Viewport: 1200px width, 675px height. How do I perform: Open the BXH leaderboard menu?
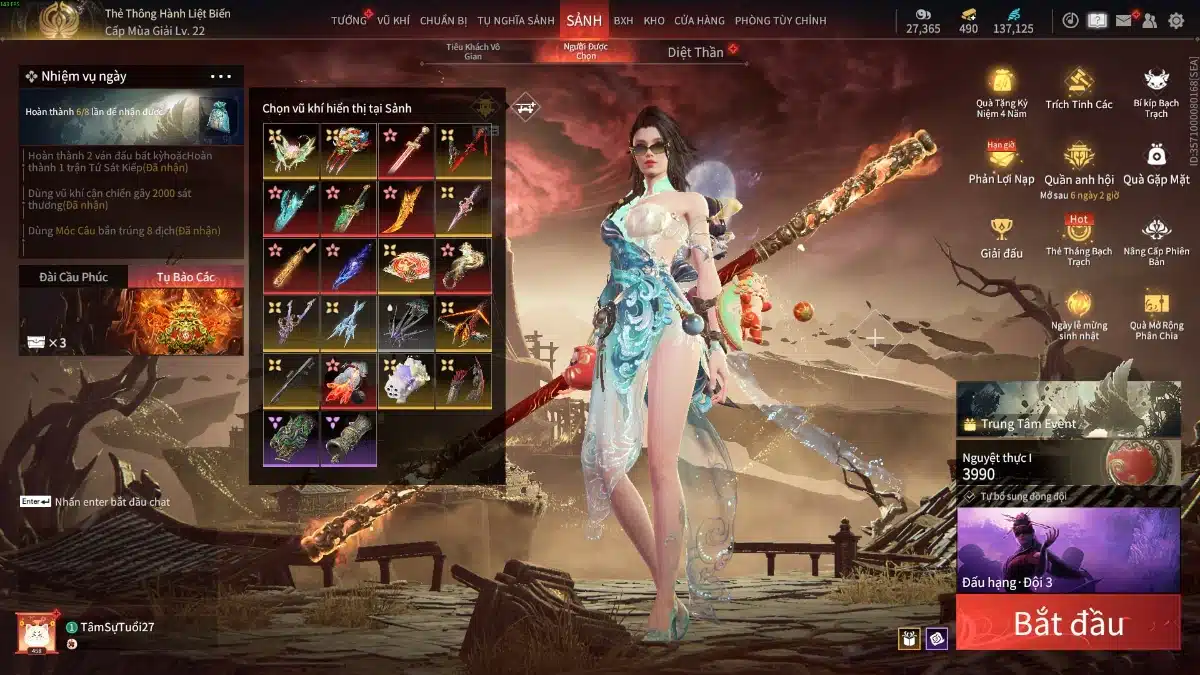tap(623, 20)
